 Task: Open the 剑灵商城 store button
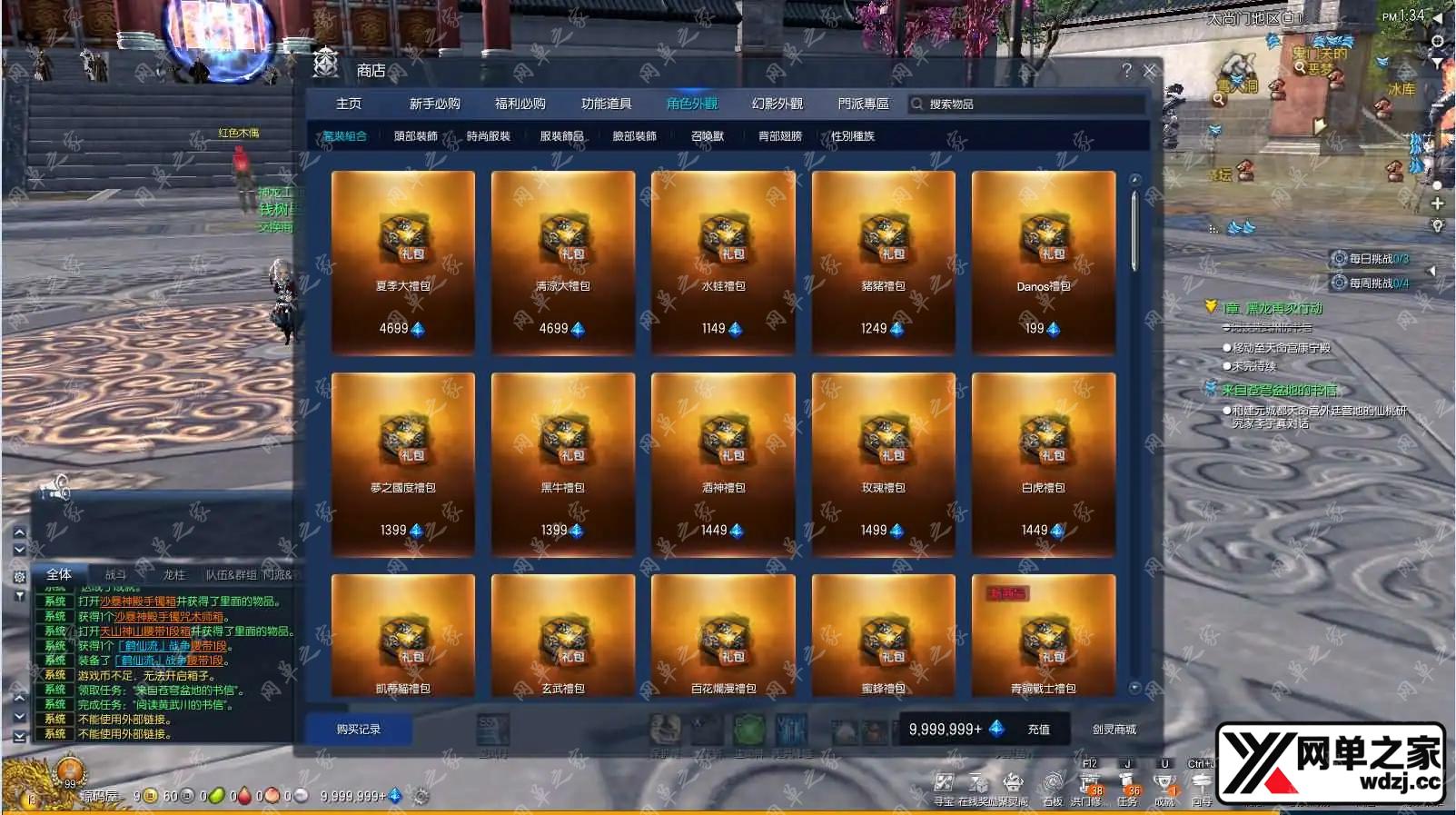pyautogui.click(x=1114, y=730)
